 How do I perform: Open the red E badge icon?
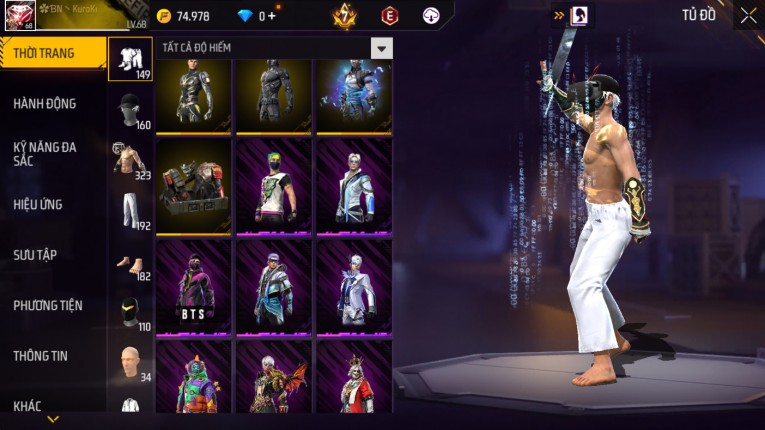[389, 16]
